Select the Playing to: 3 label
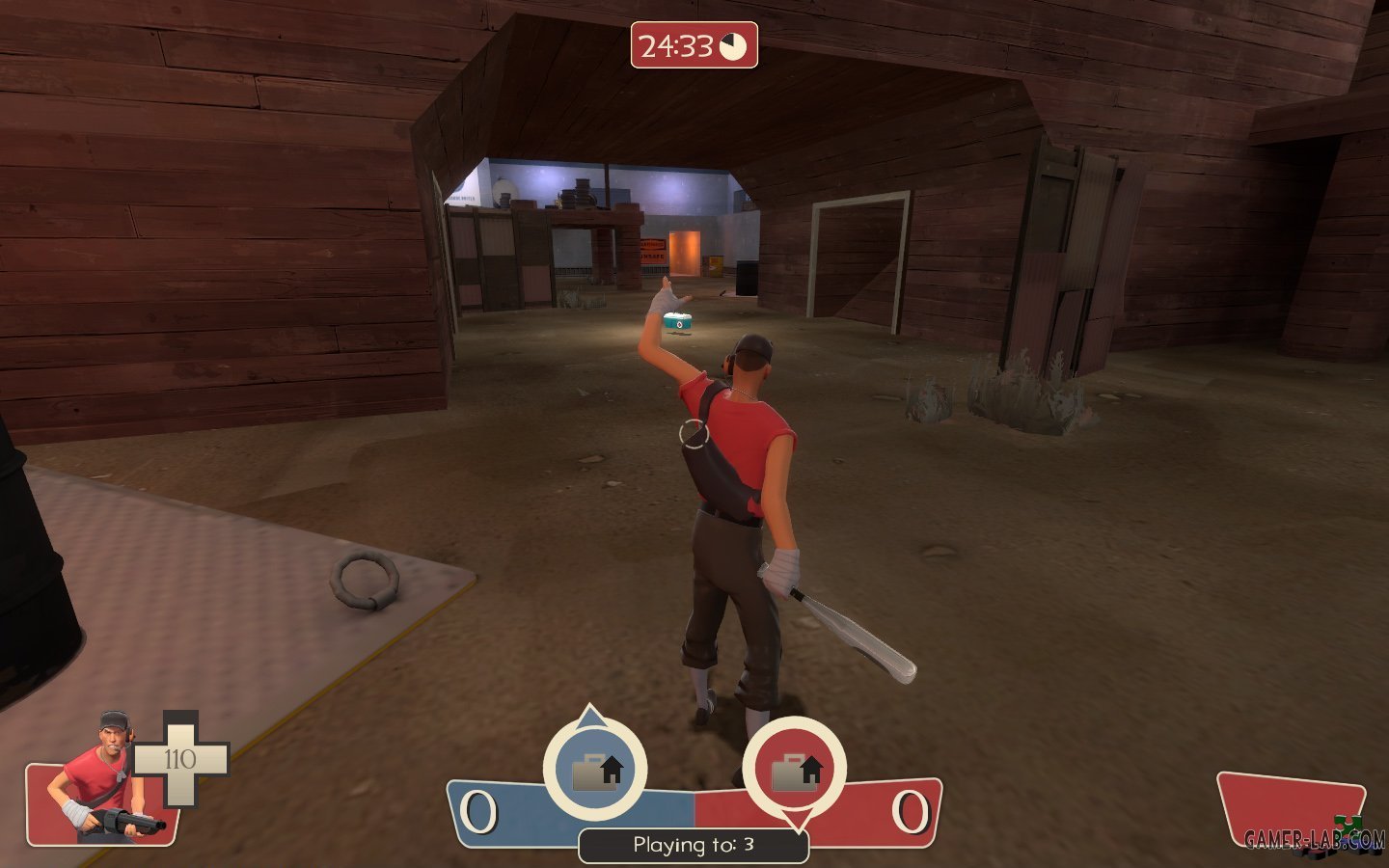 (x=693, y=843)
